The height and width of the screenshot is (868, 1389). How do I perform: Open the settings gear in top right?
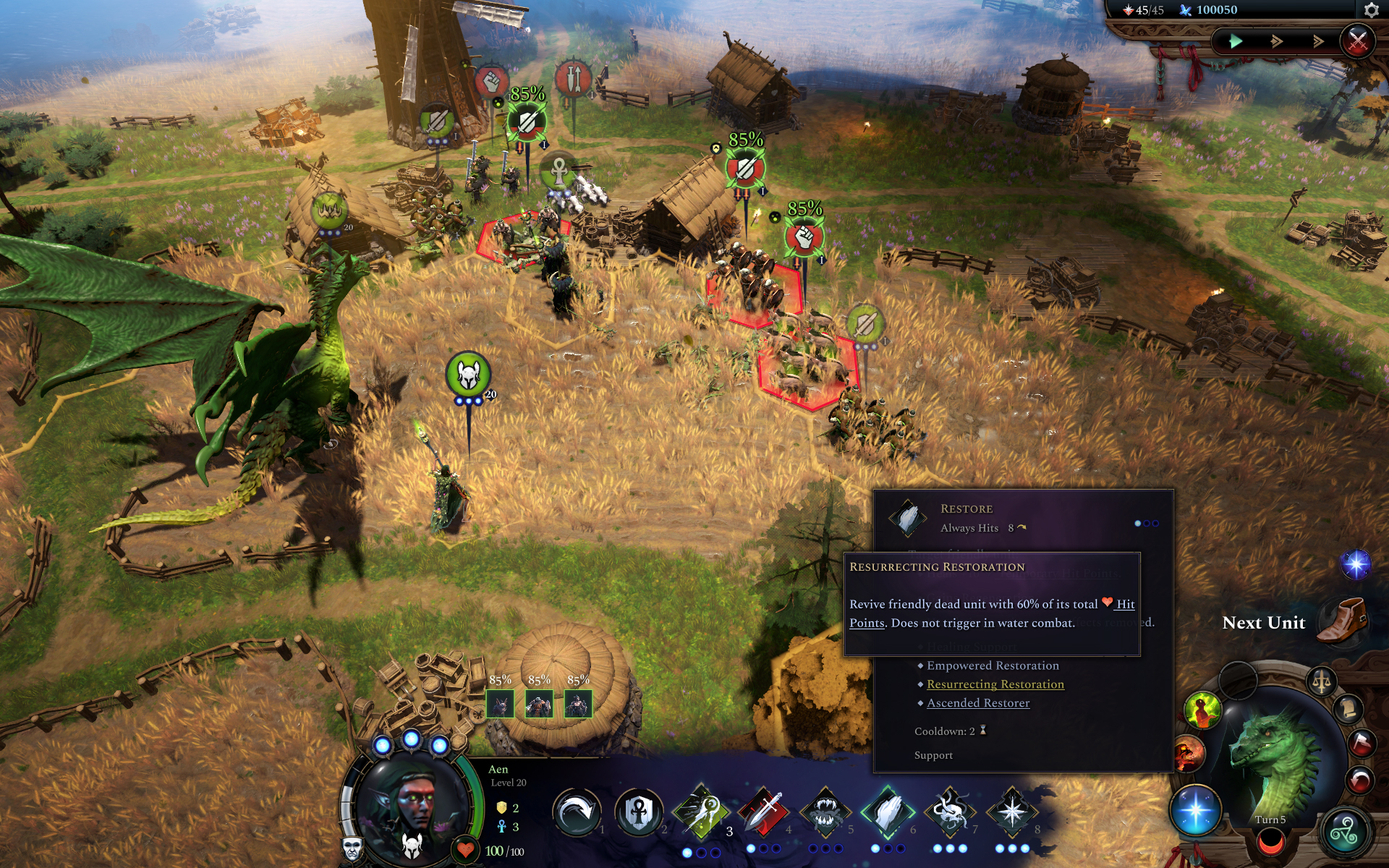[1371, 10]
